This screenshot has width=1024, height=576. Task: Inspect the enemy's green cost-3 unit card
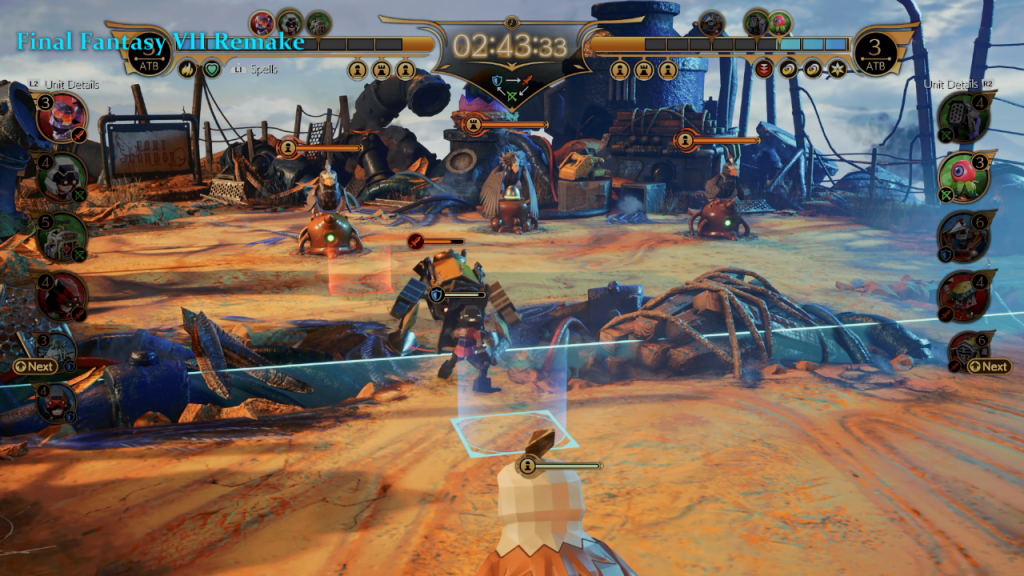pyautogui.click(x=965, y=176)
